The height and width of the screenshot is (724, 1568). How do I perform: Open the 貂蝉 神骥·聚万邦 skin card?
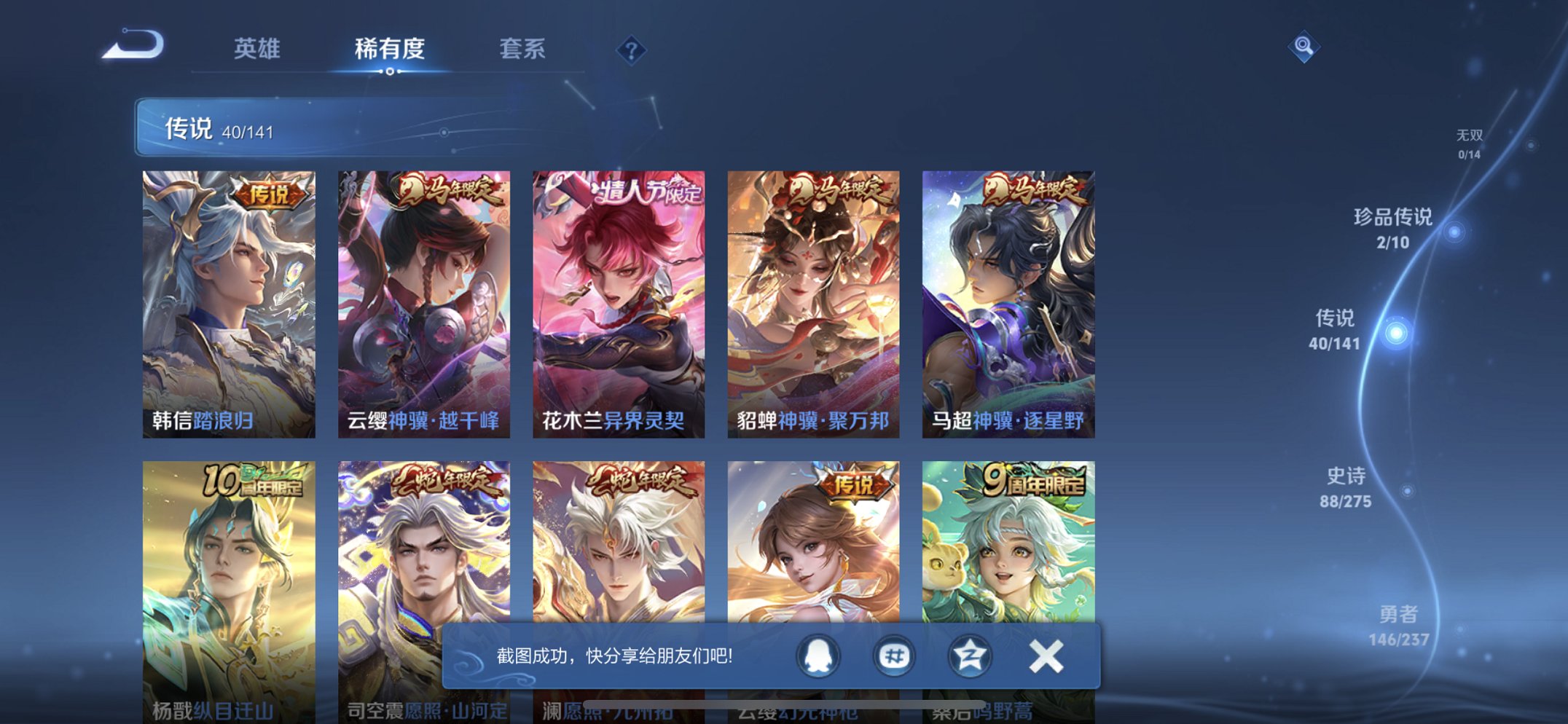pos(810,302)
